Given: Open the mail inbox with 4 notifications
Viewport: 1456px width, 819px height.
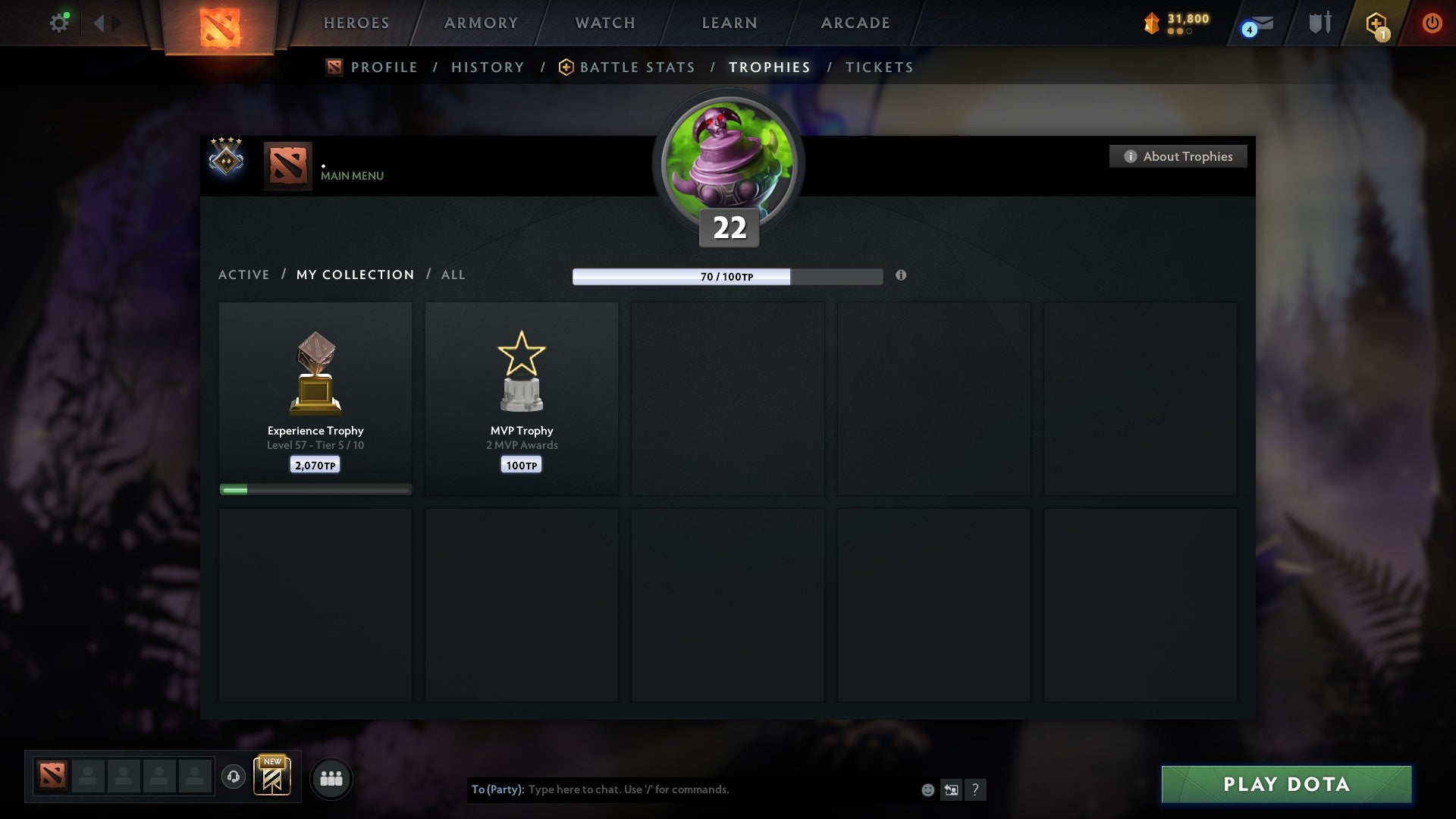Looking at the screenshot, I should point(1255,23).
